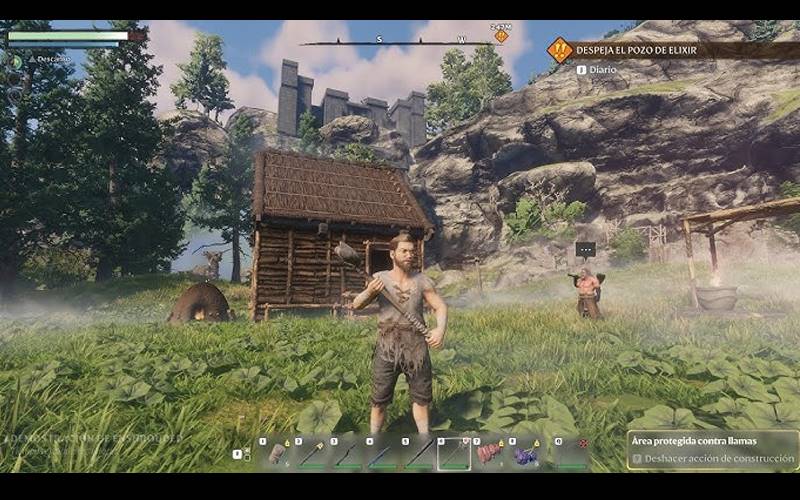This screenshot has height=500, width=800.
Task: Select the first hotbar slot with the stone item
Action: tap(277, 453)
